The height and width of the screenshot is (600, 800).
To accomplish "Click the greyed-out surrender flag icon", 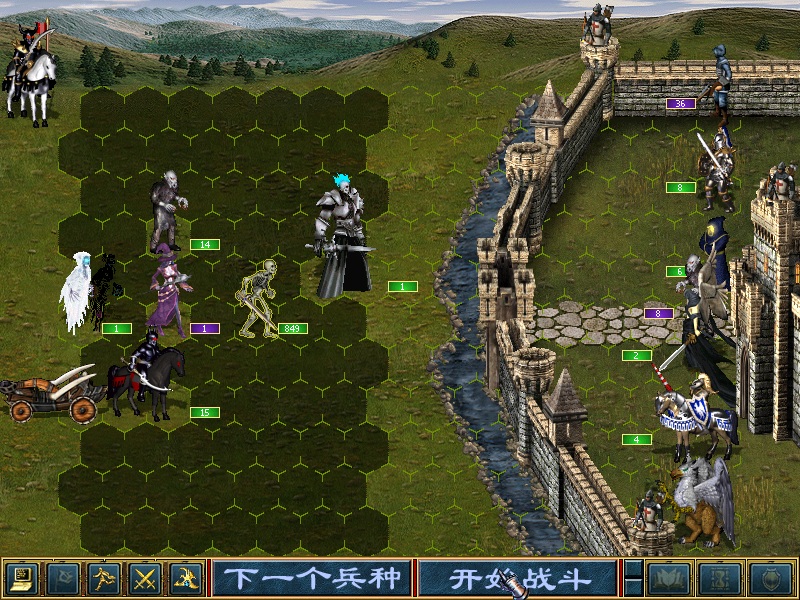I will pyautogui.click(x=63, y=577).
